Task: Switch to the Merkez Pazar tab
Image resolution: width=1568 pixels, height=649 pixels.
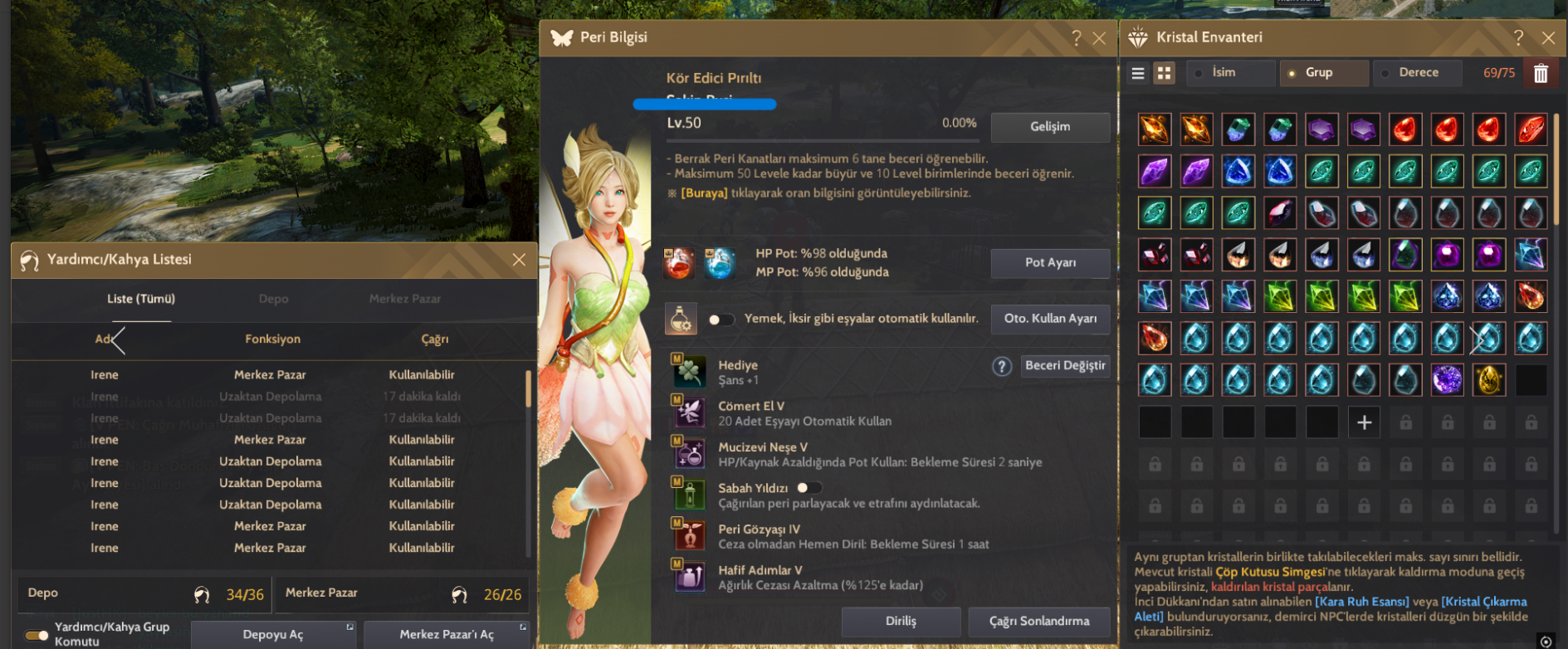Action: (406, 299)
